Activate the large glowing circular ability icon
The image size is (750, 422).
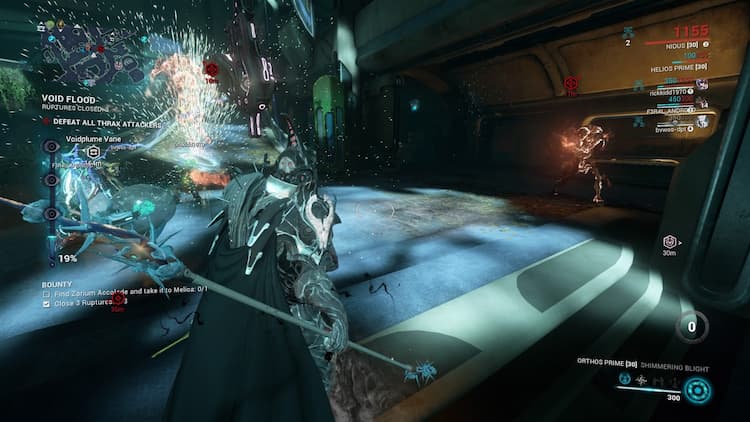[x=699, y=390]
